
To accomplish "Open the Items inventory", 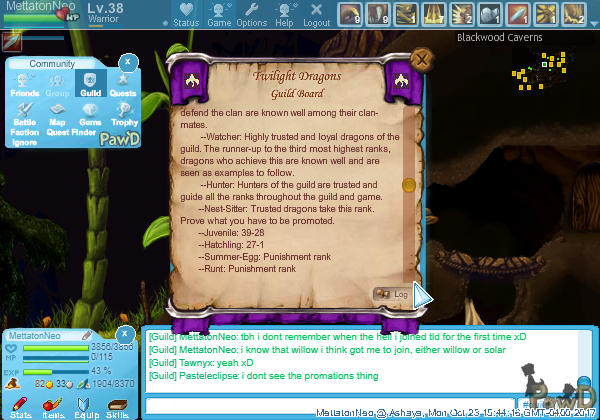I will 53,405.
